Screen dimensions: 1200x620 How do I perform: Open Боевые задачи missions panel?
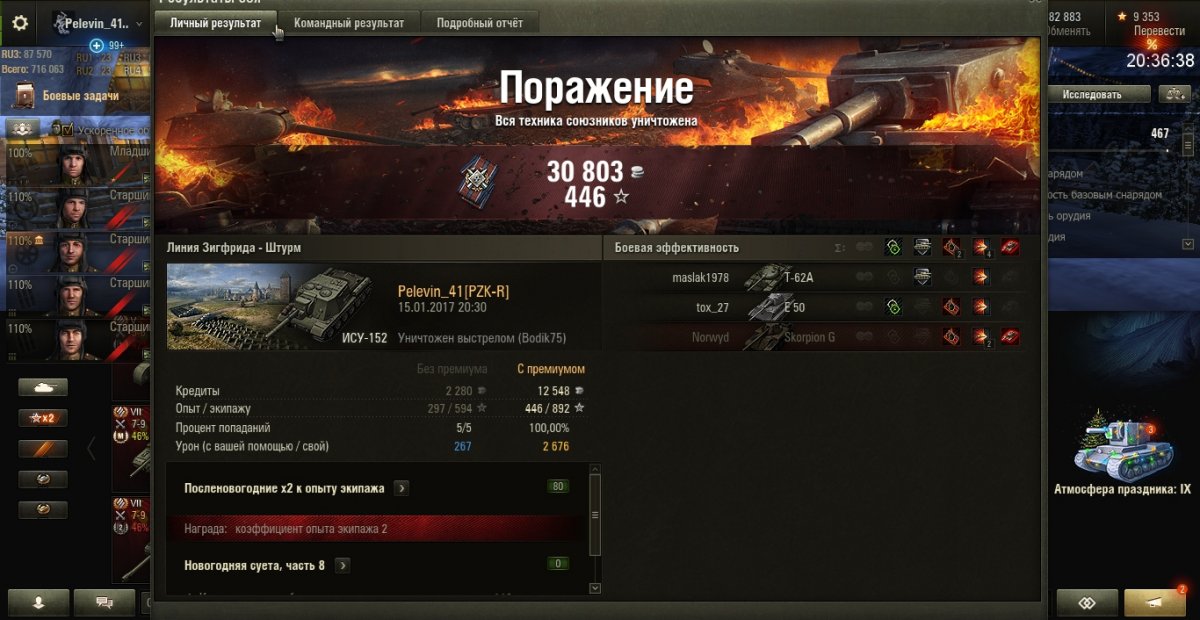tap(80, 96)
